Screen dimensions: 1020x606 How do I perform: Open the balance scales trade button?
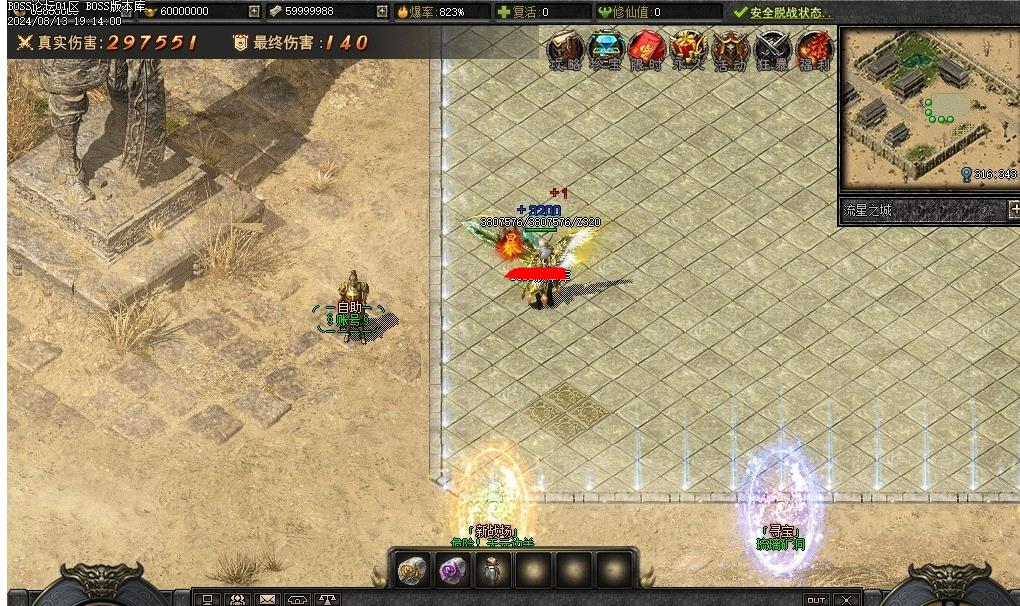tap(327, 600)
